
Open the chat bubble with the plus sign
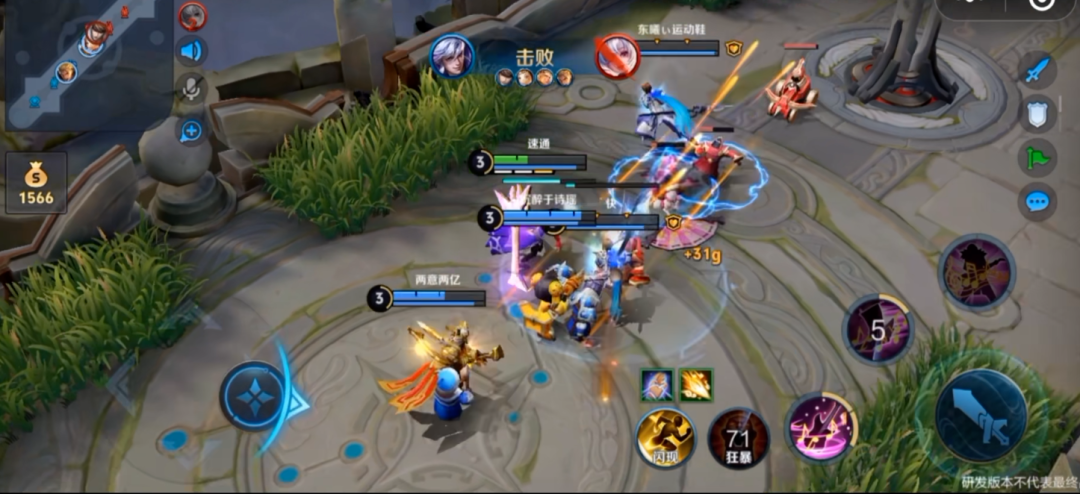tap(191, 130)
